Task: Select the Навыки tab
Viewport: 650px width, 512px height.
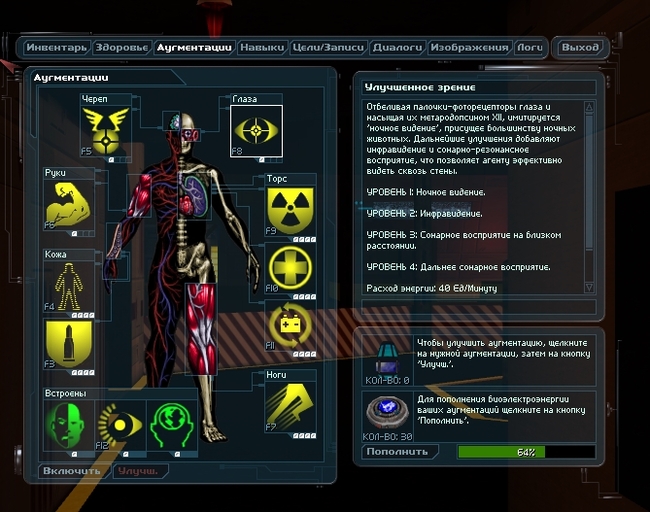Action: pyautogui.click(x=263, y=47)
